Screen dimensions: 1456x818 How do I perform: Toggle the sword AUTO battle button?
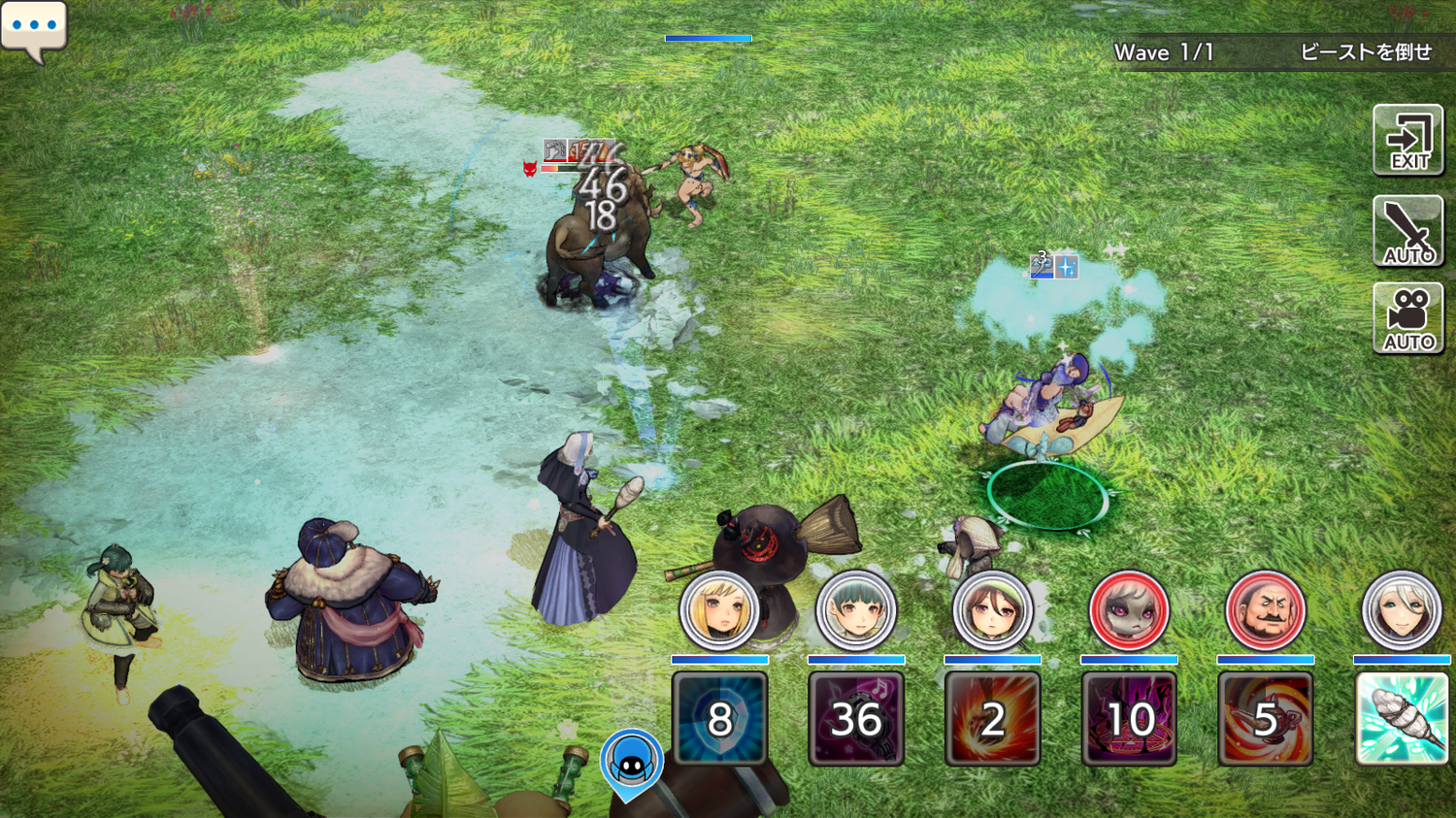[x=1407, y=231]
